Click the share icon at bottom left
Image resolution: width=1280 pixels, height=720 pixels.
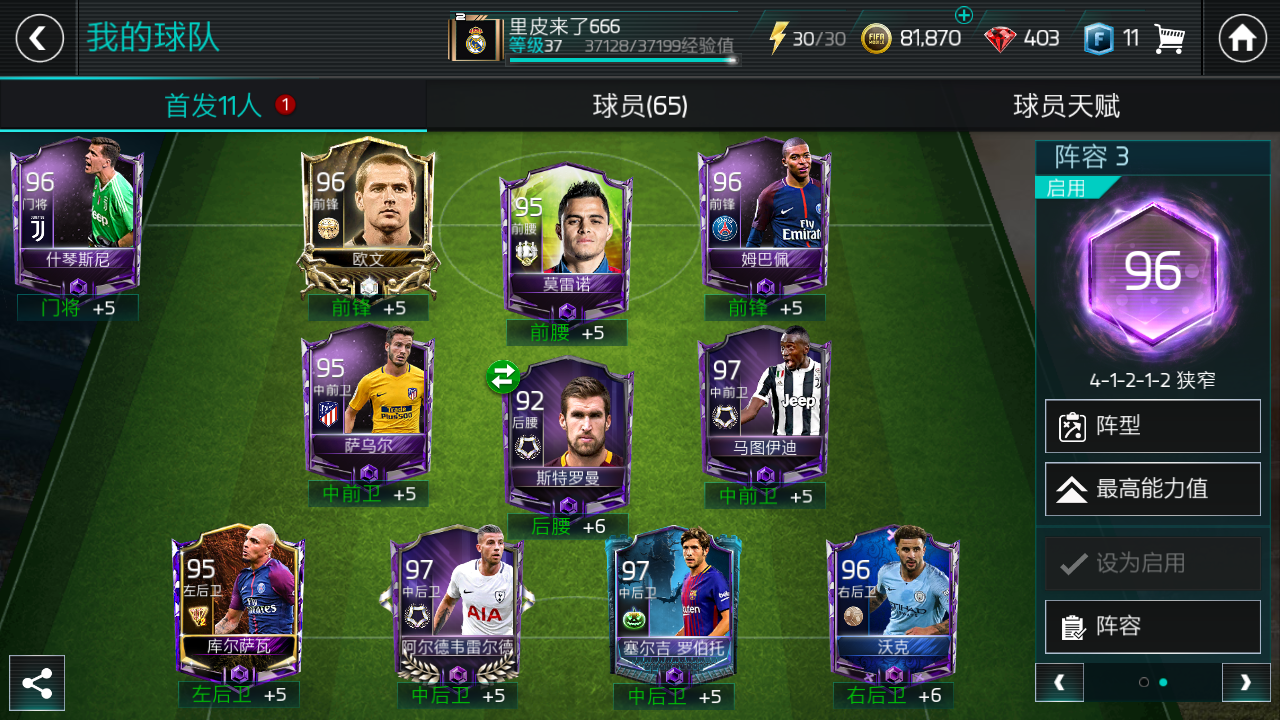(x=38, y=683)
